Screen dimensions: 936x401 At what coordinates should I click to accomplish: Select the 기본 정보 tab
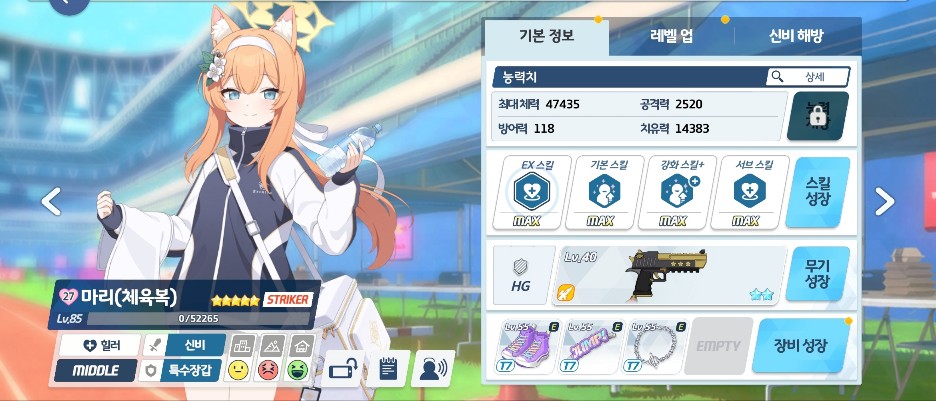point(546,36)
